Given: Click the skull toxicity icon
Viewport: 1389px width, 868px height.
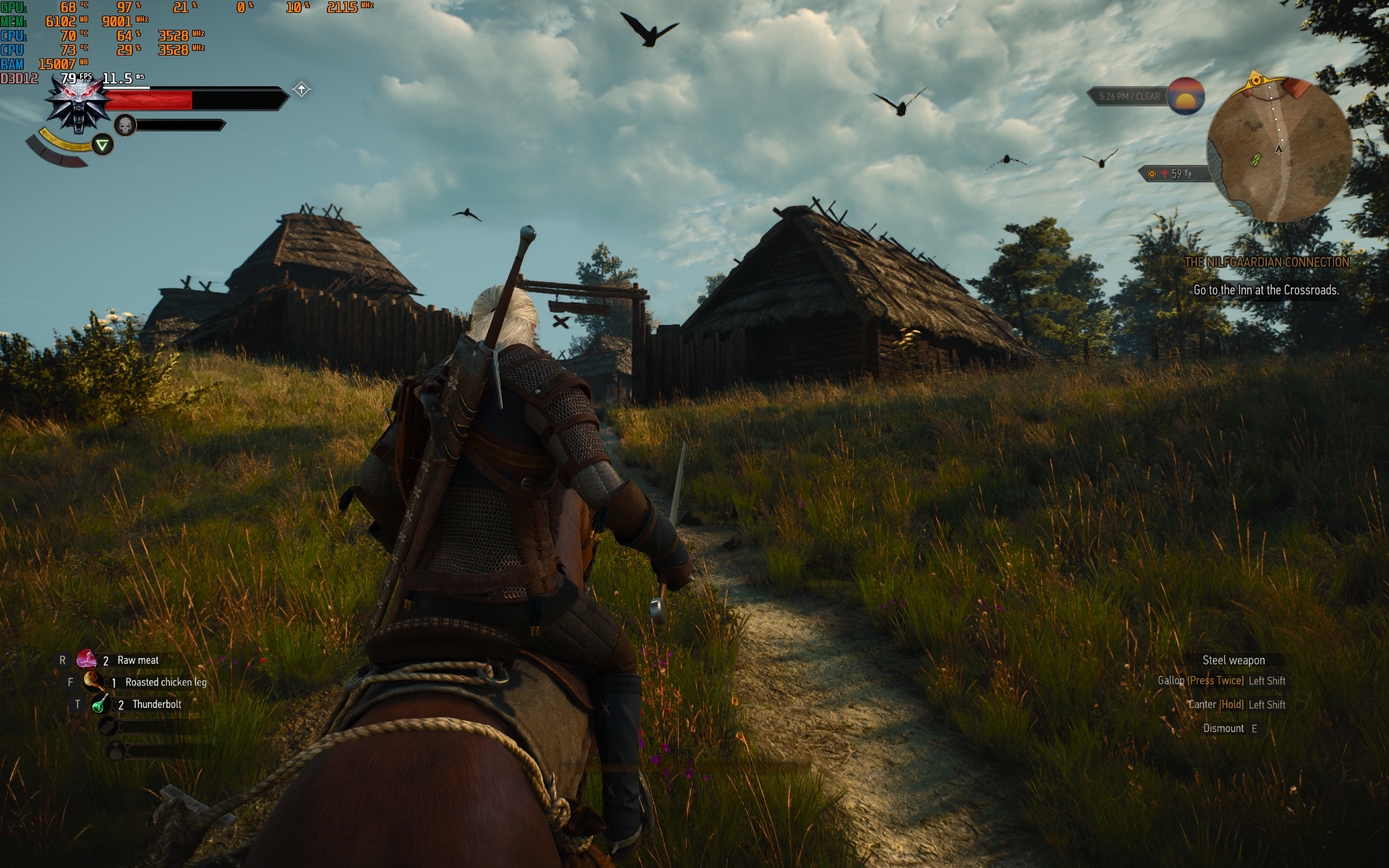Looking at the screenshot, I should coord(125,125).
